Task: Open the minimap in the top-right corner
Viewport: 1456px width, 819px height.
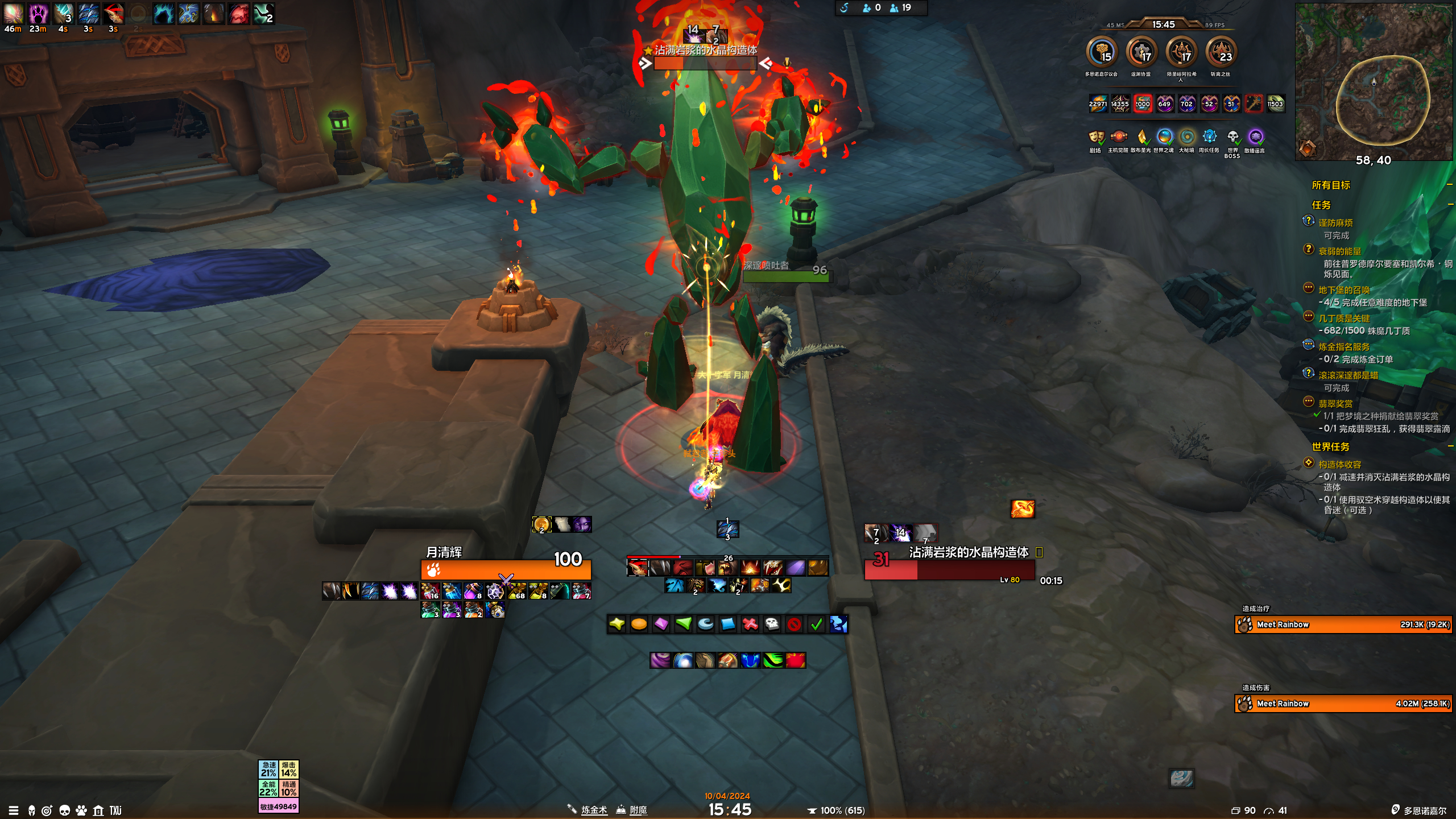Action: 1374,82
